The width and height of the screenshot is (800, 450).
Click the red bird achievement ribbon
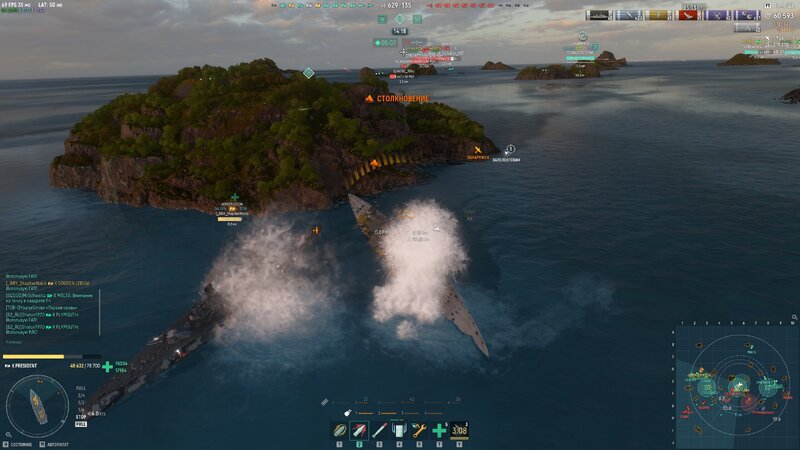point(688,15)
